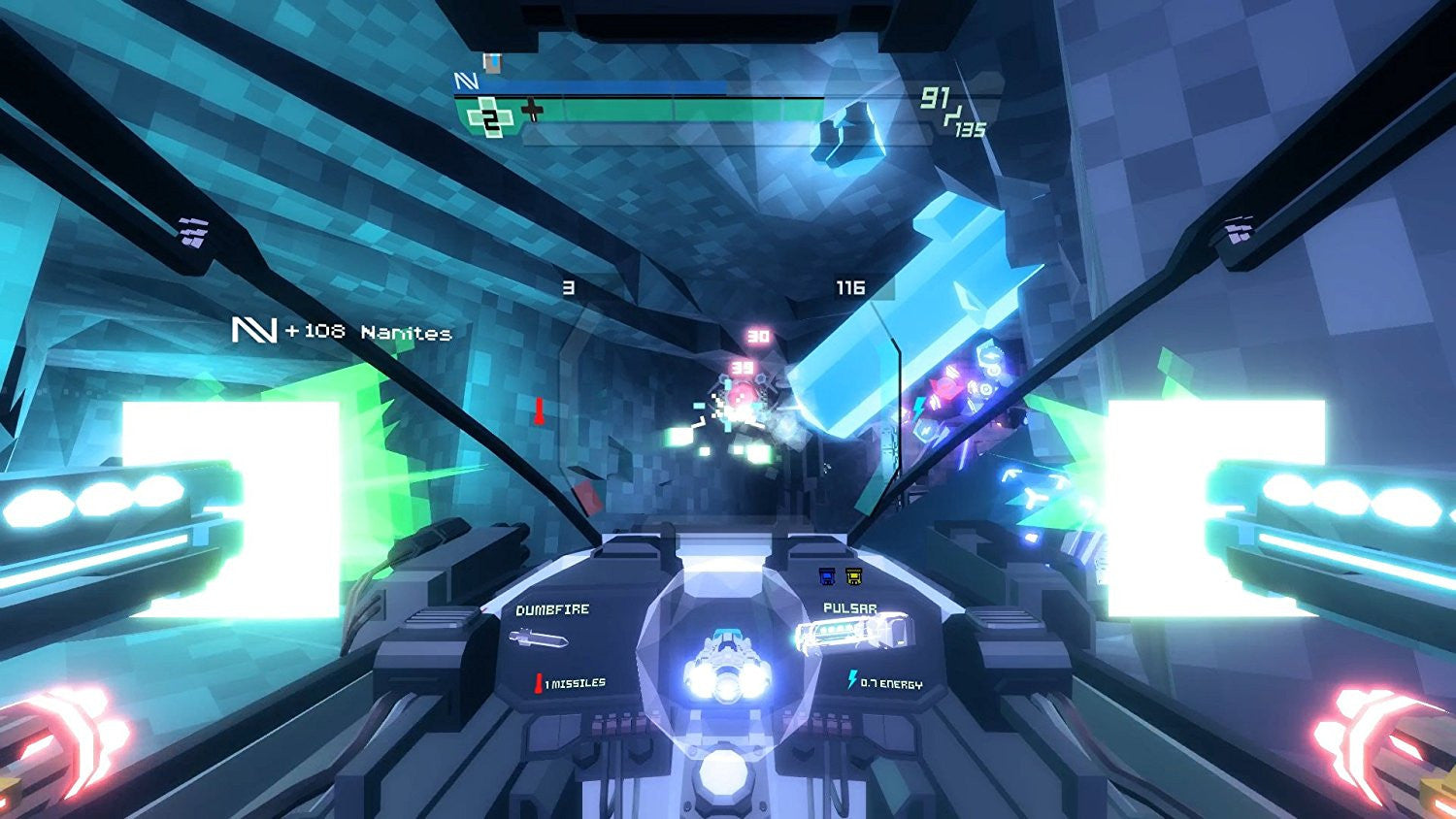Select the blue chip icon above the PULSAR label
This screenshot has width=1456, height=819.
[828, 575]
